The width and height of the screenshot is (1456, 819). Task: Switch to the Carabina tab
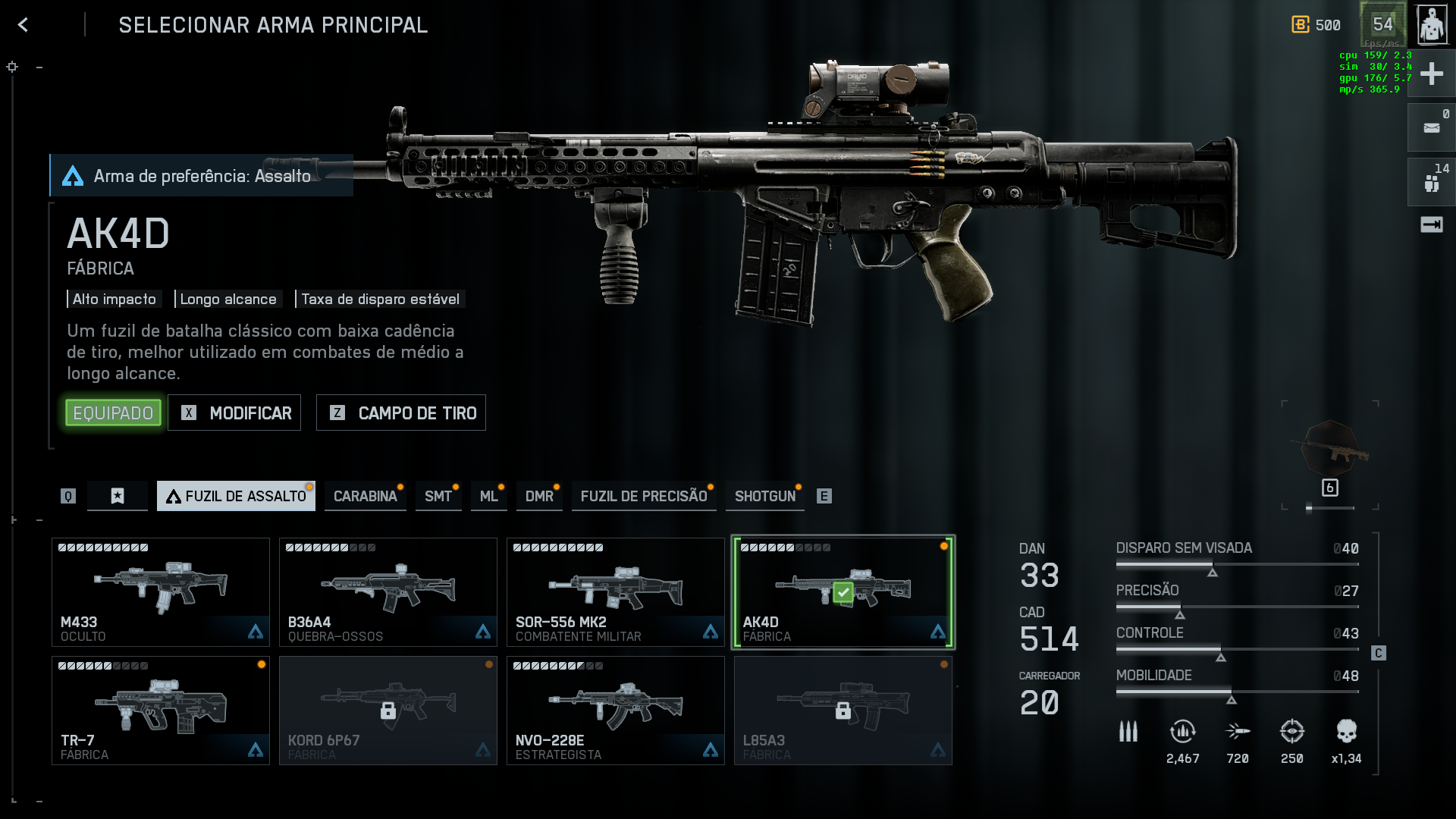click(x=365, y=496)
